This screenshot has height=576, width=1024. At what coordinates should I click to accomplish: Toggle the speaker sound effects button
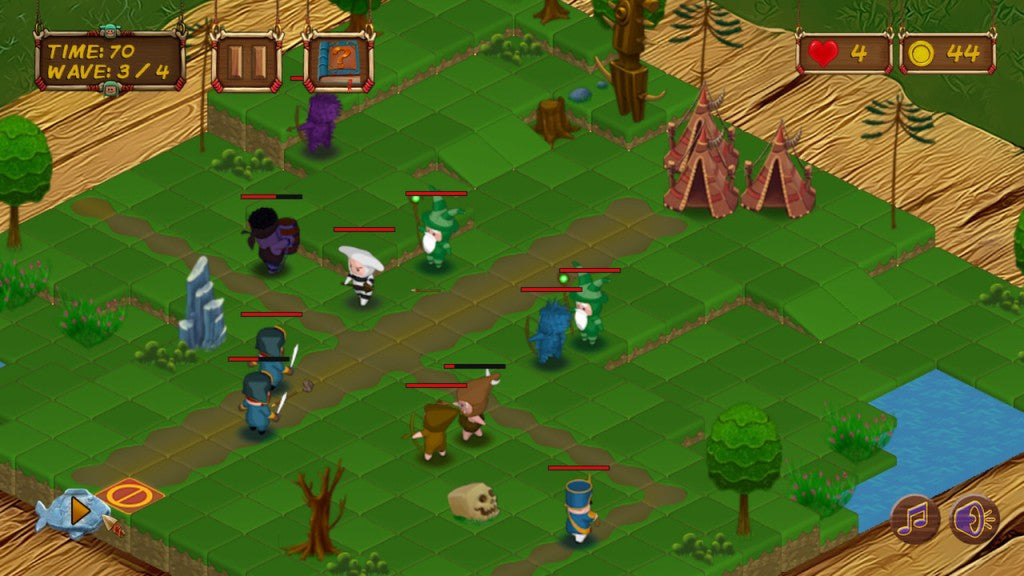click(x=973, y=519)
